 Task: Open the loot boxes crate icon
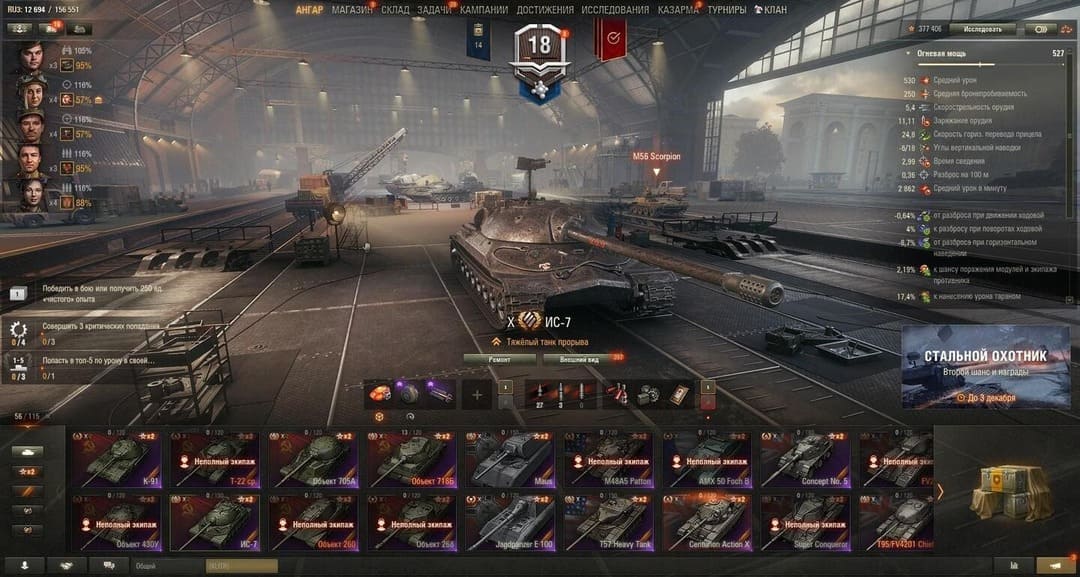coord(1008,491)
